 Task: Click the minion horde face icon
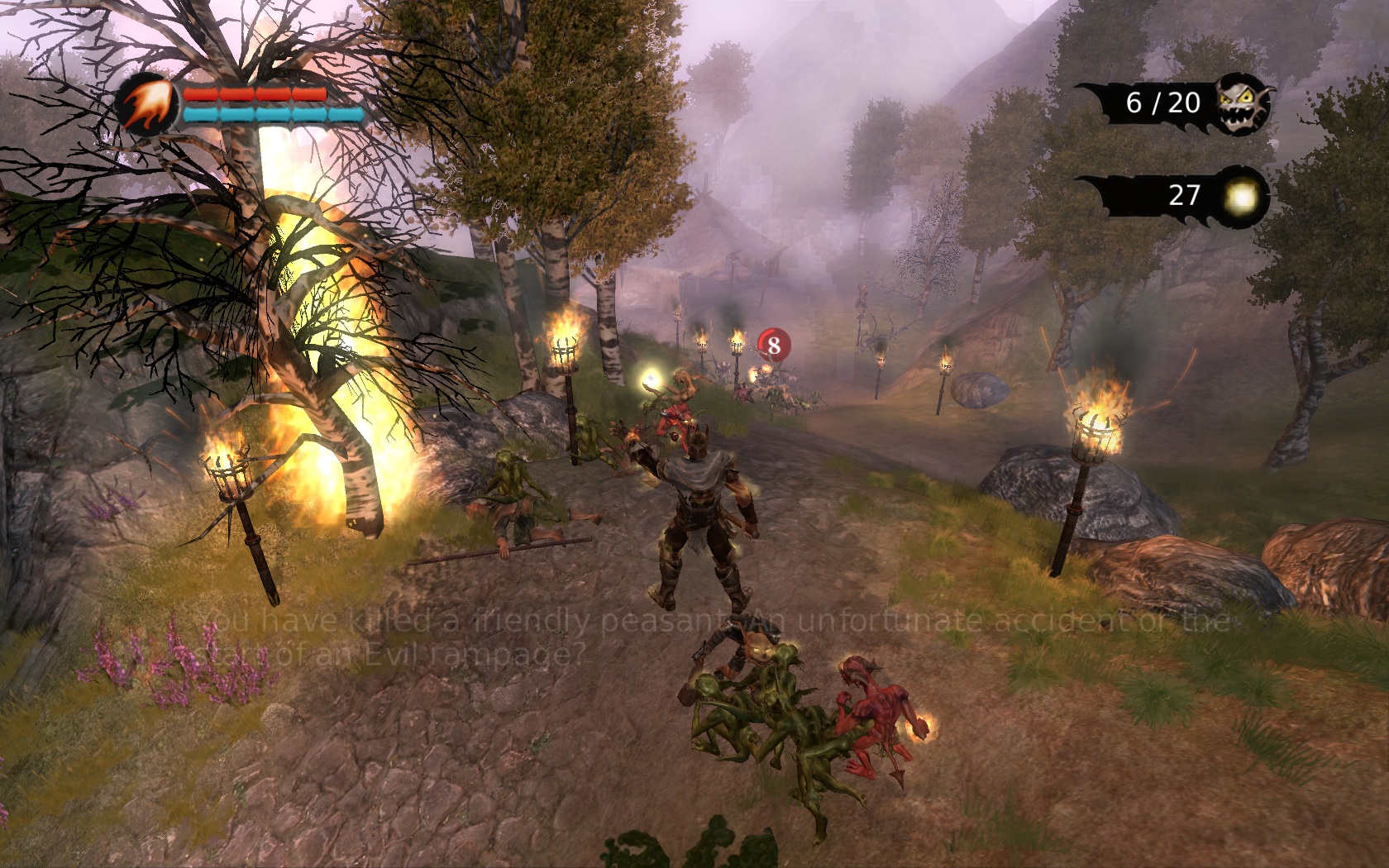(1243, 103)
